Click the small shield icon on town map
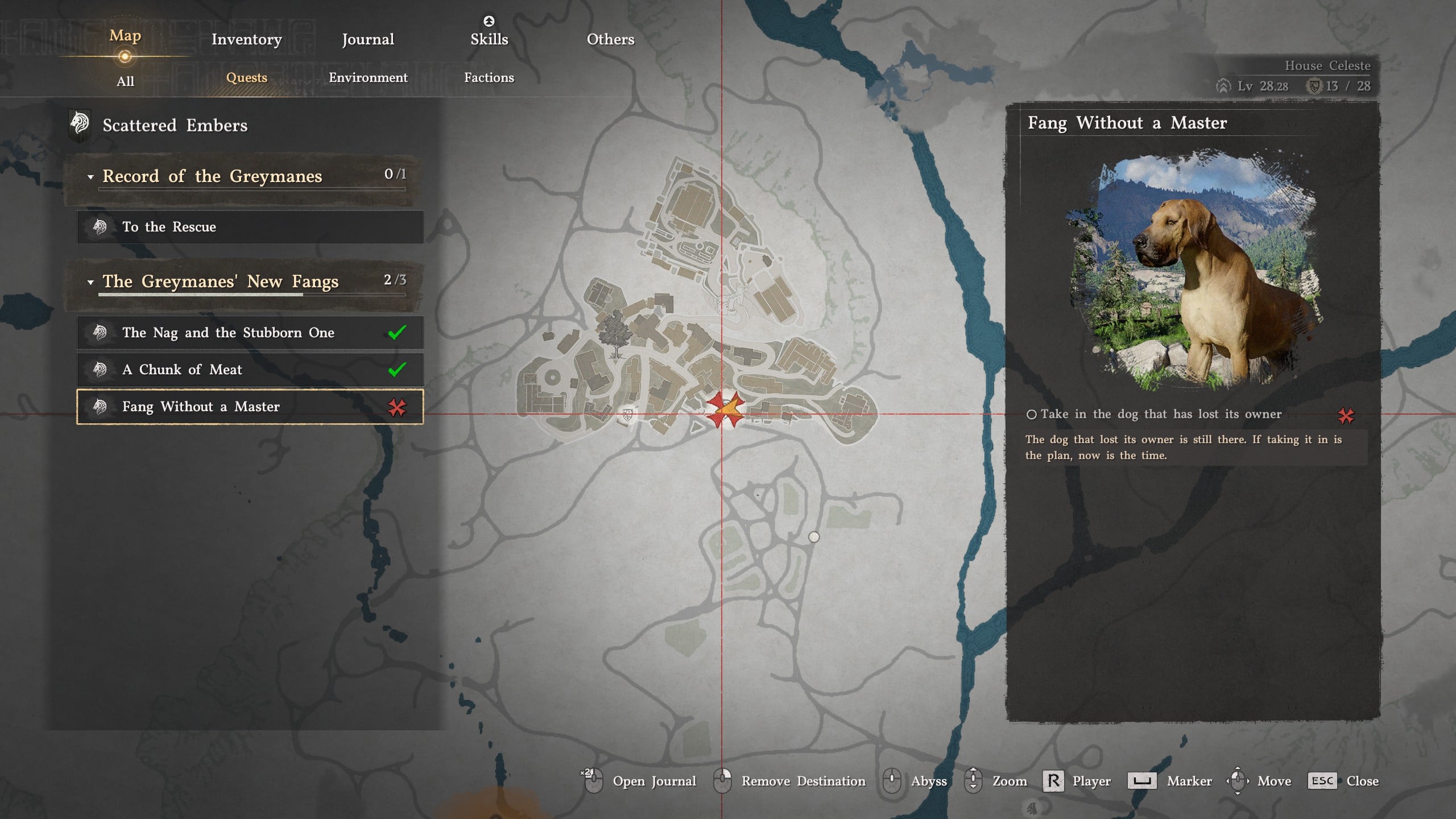Image resolution: width=1456 pixels, height=819 pixels. [x=628, y=415]
